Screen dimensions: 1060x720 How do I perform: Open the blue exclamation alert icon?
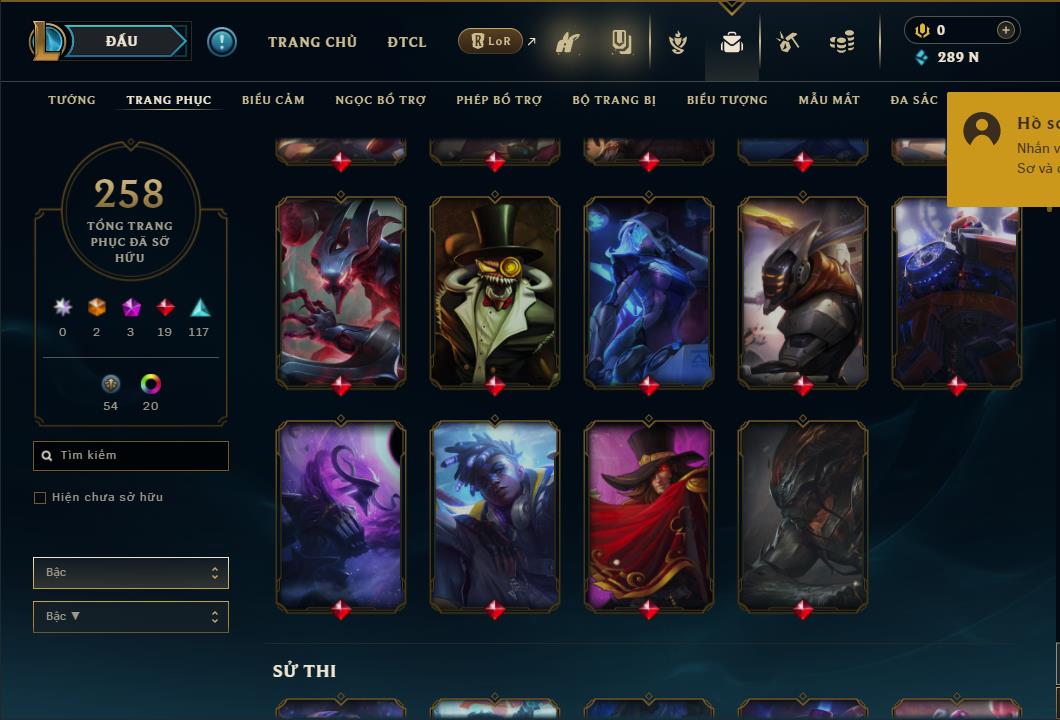click(x=222, y=42)
